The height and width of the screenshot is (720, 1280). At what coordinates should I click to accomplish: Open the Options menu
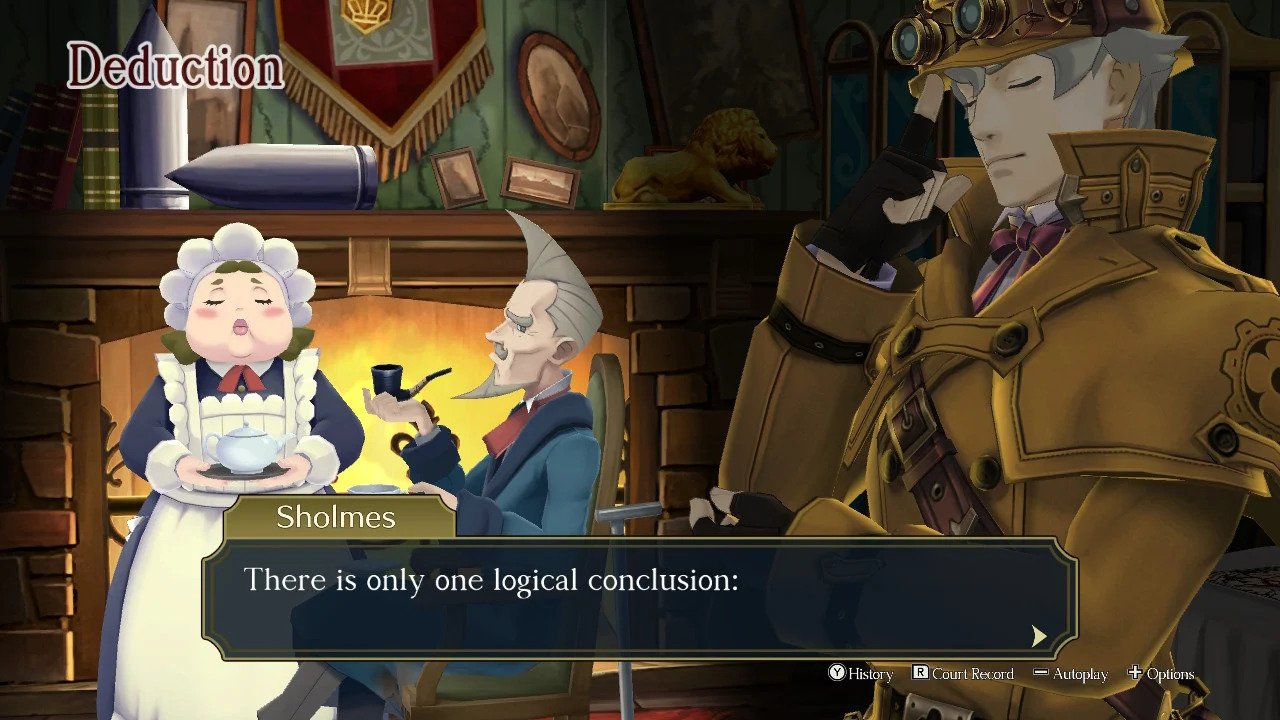click(1161, 674)
